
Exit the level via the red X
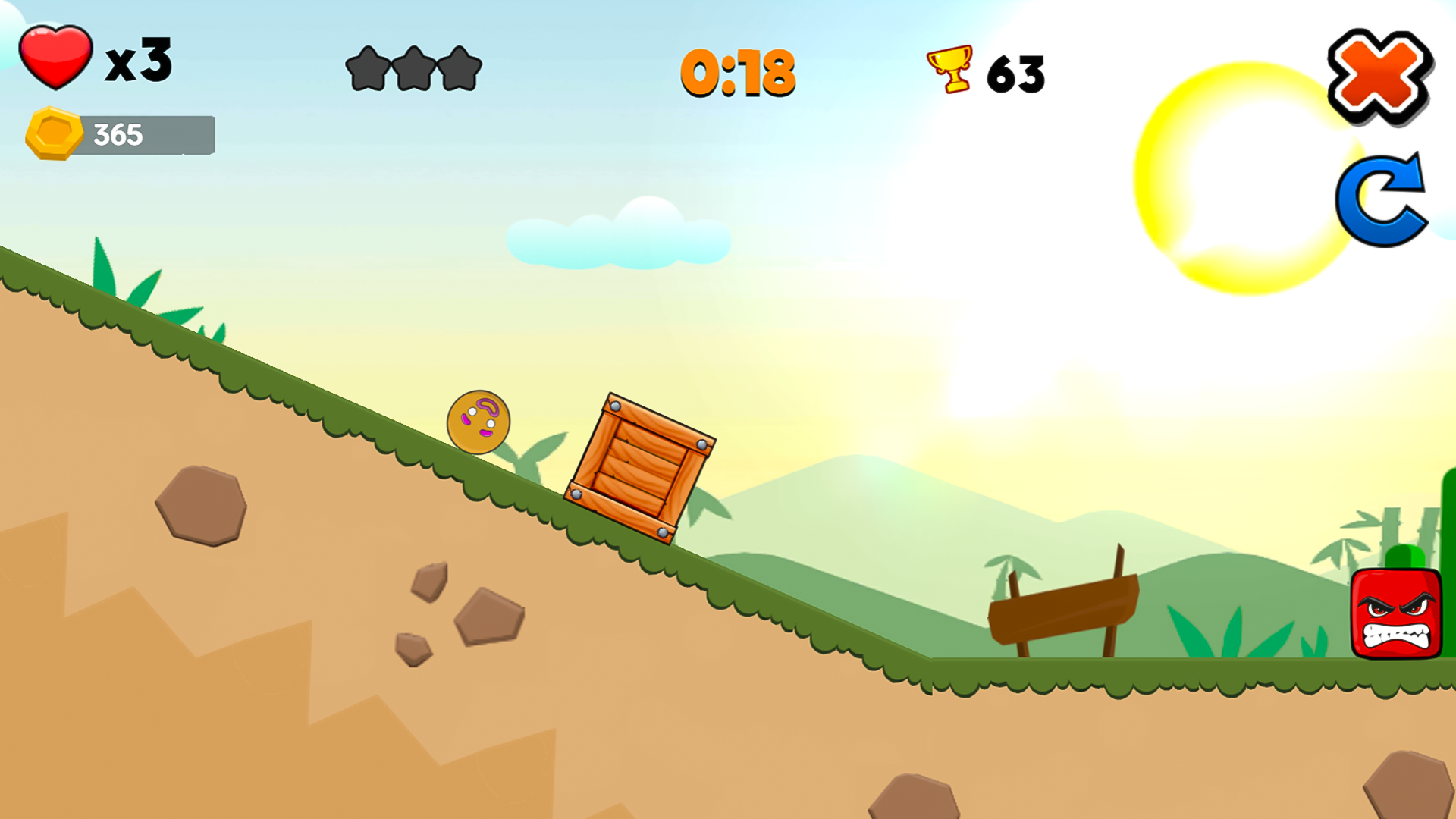tap(1380, 76)
